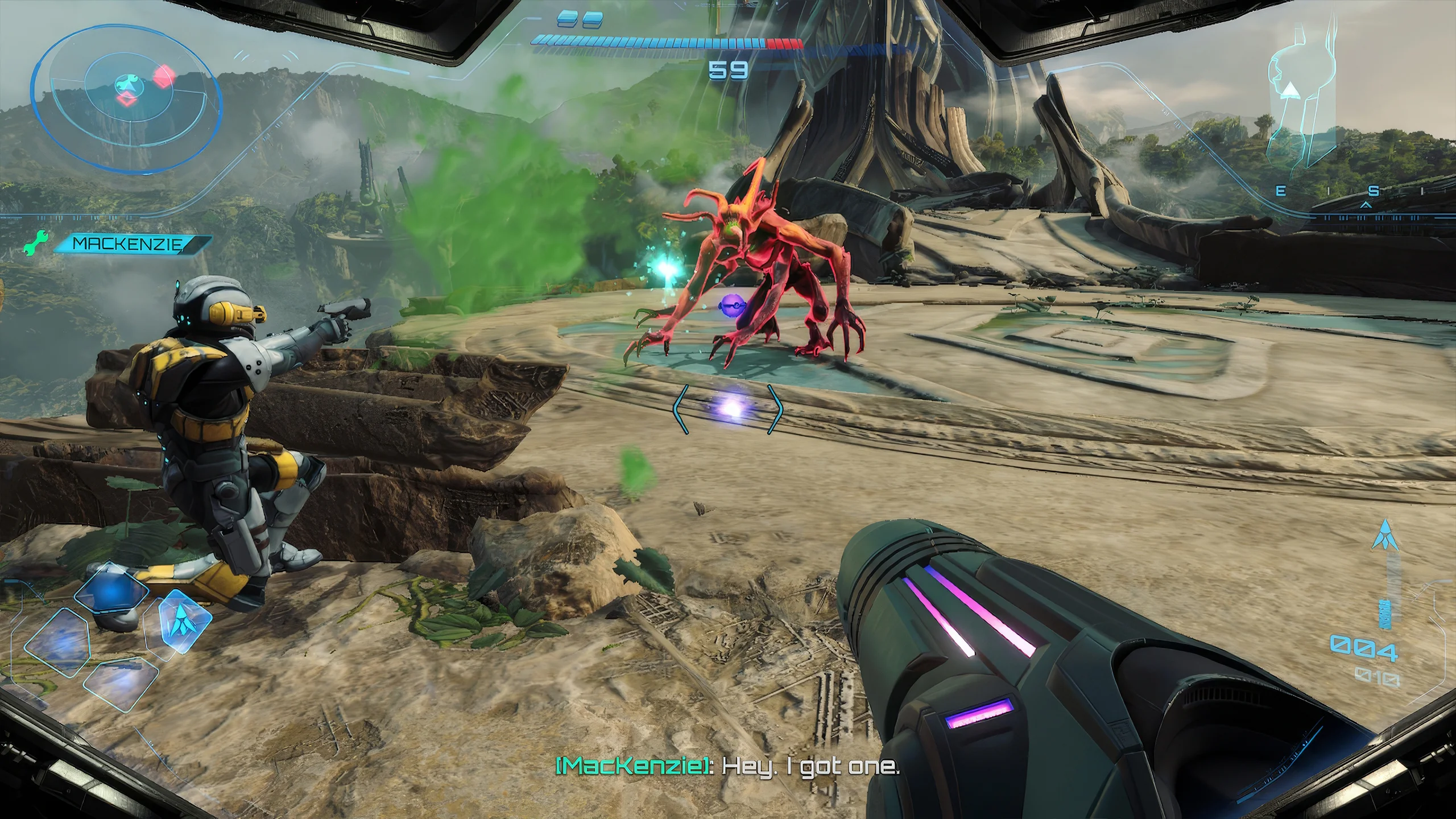Select the blue orb ability slot
The height and width of the screenshot is (819, 1456).
[x=111, y=592]
